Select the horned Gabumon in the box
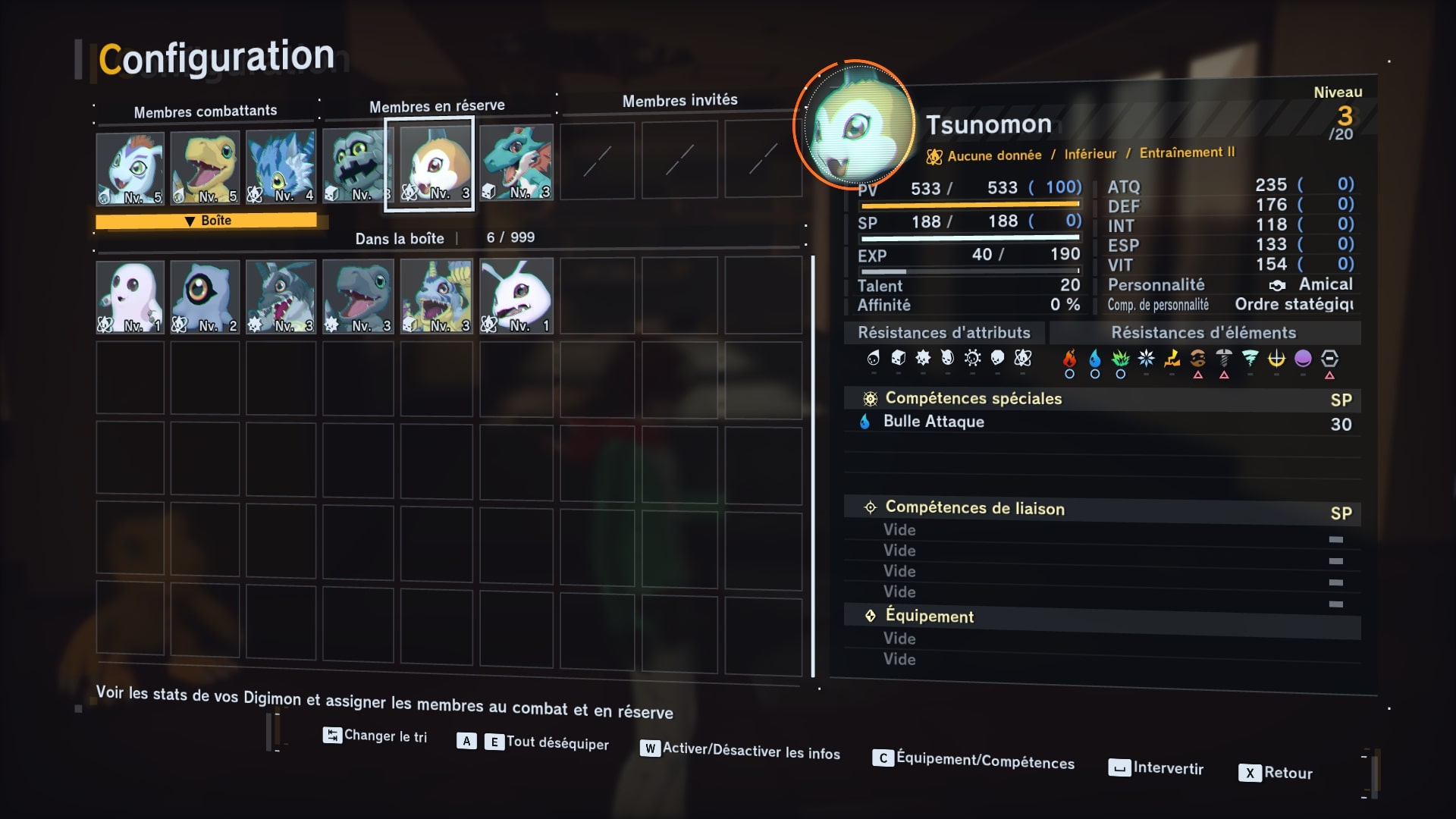 [436, 296]
